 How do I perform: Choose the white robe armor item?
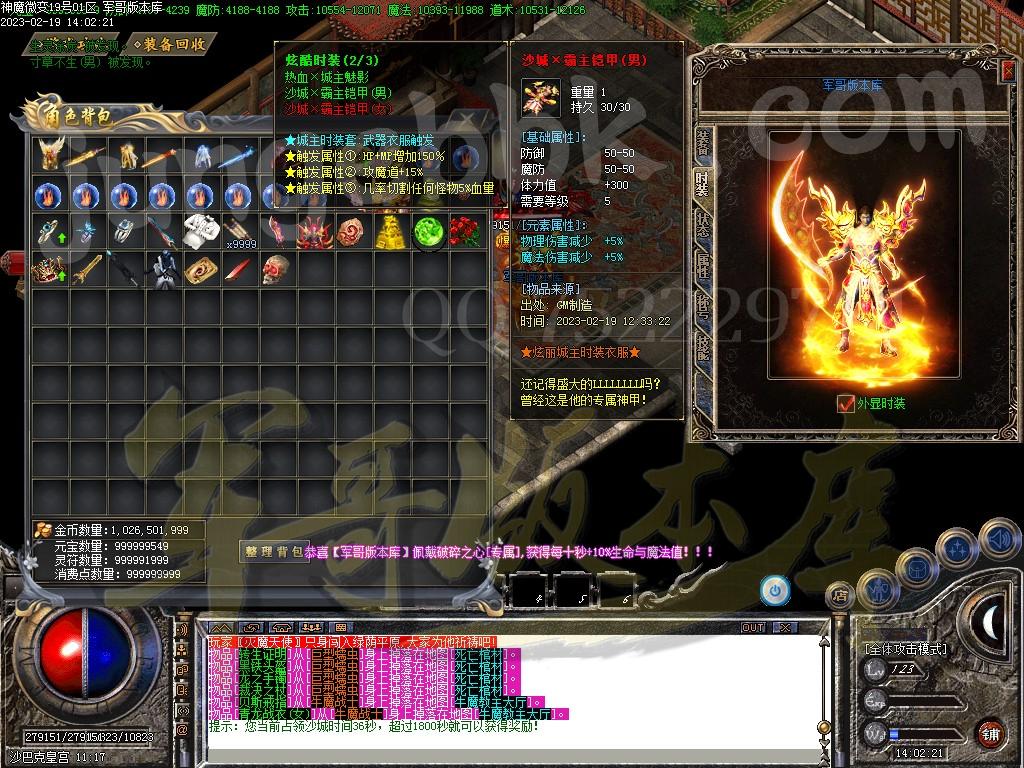click(x=200, y=231)
